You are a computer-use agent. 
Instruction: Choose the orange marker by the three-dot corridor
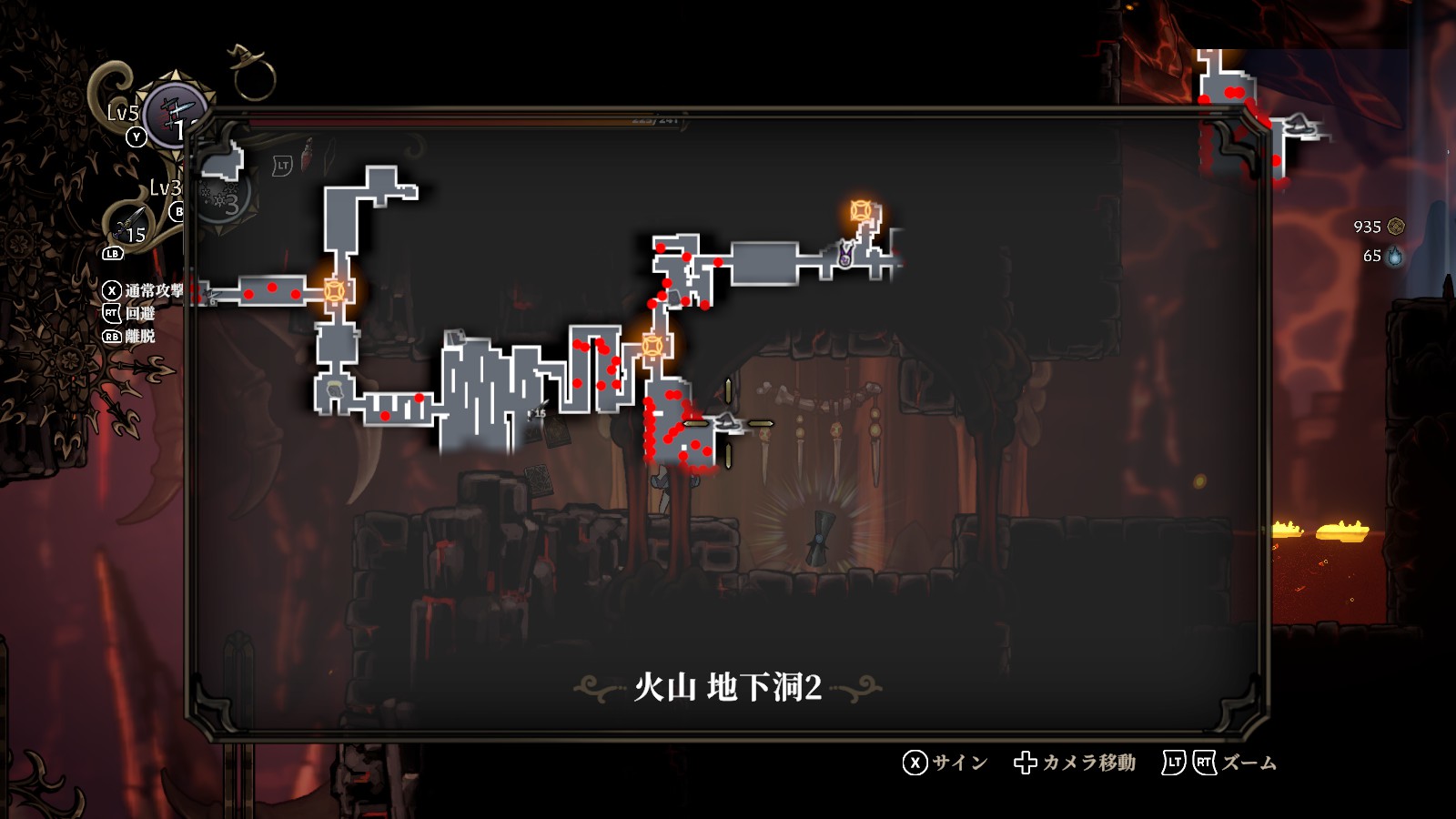(x=335, y=290)
